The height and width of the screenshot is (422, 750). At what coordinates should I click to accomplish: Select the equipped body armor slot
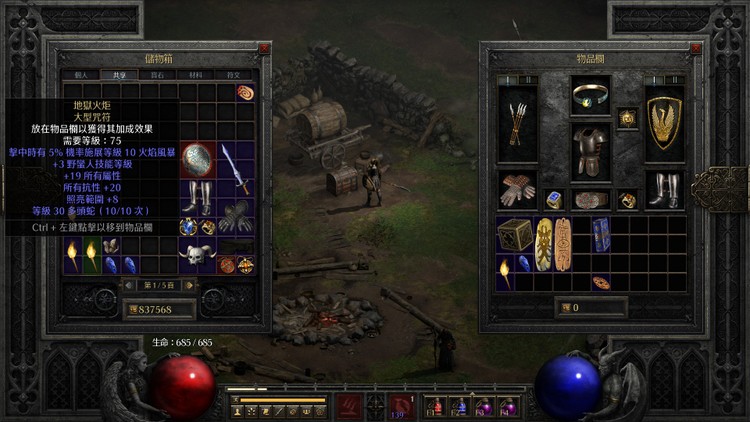(x=590, y=150)
